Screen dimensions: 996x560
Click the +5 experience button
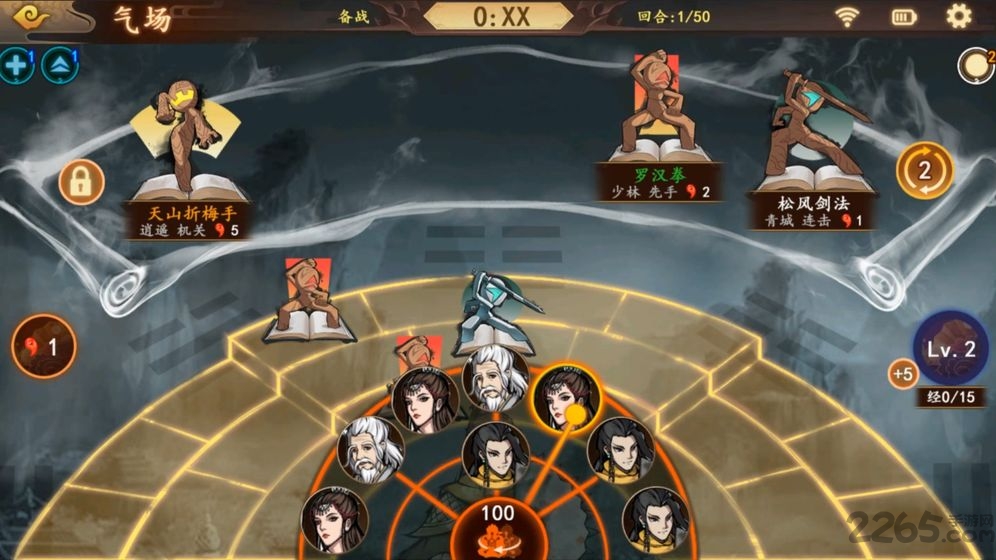click(903, 374)
